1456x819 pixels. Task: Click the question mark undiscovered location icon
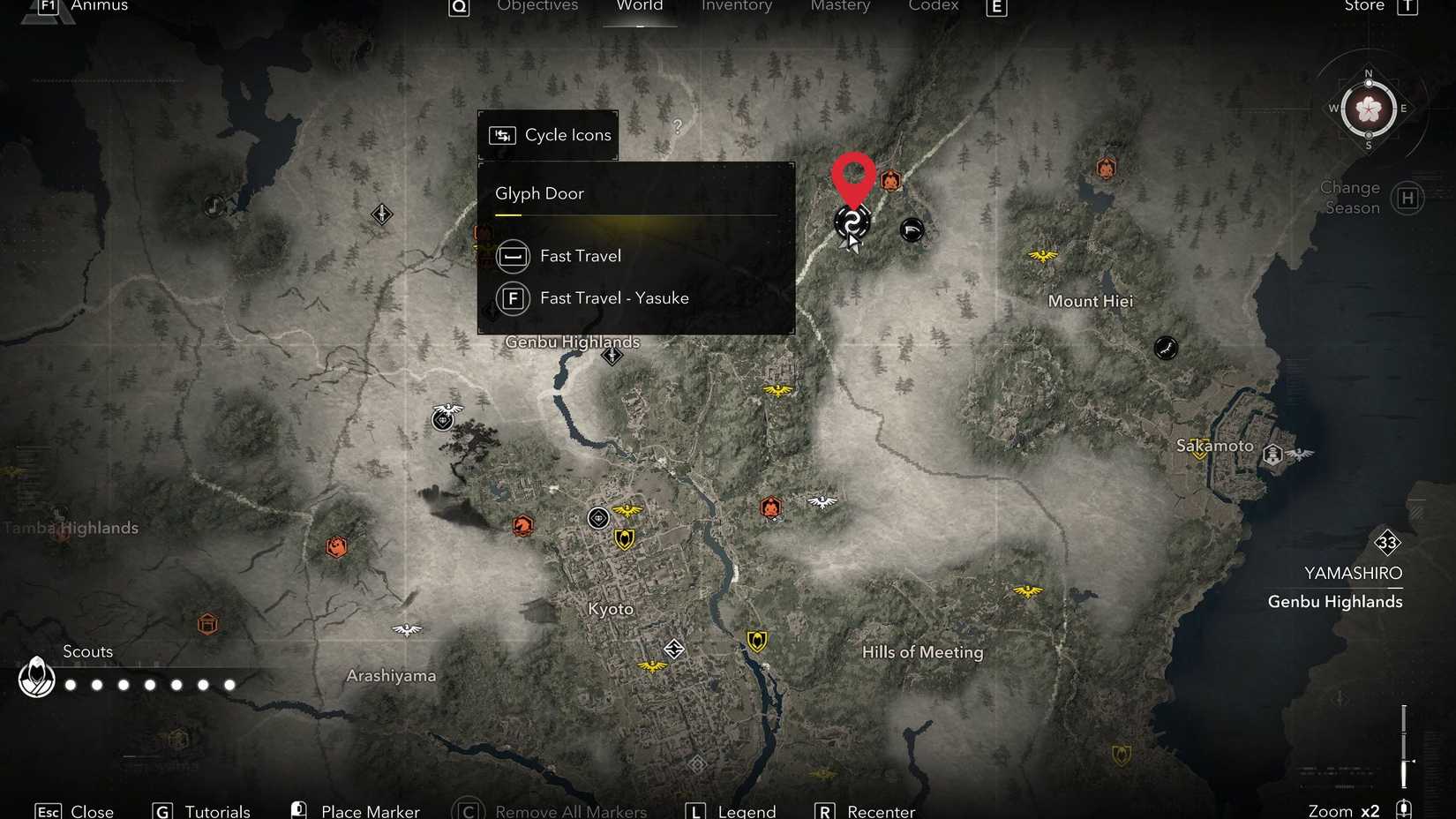click(x=676, y=127)
